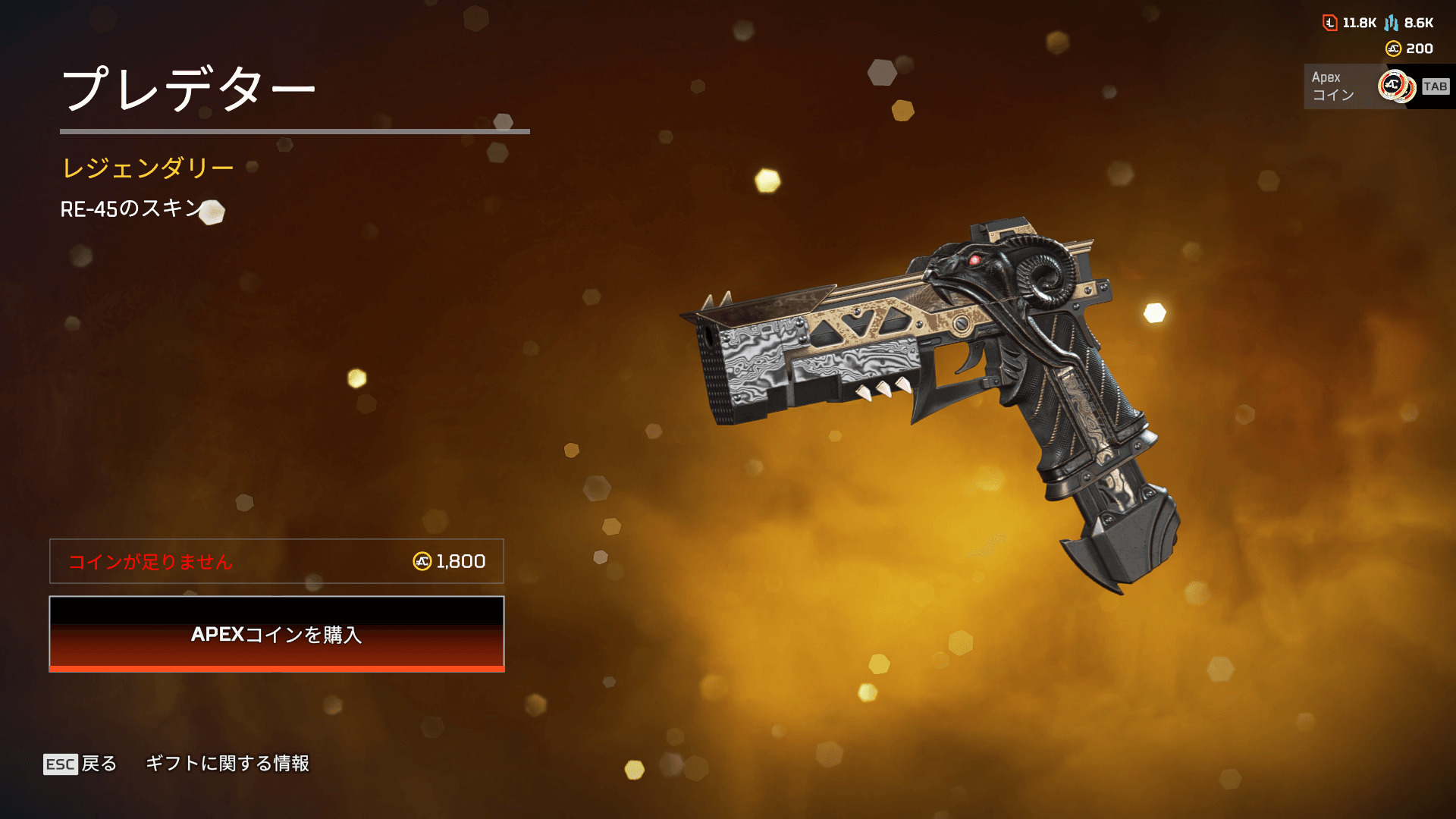Go back with the 戻る button

81,764
